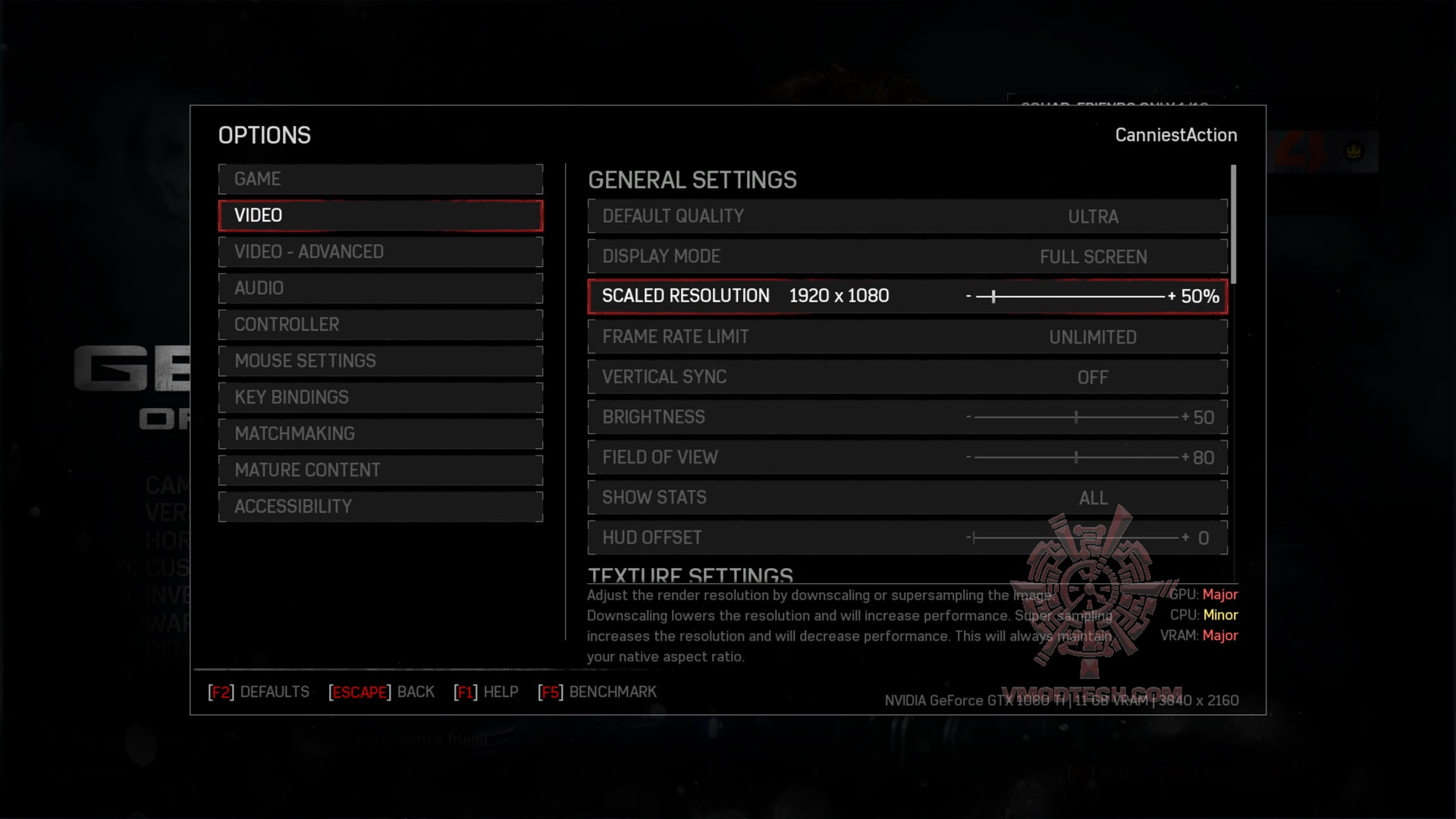Image resolution: width=1456 pixels, height=819 pixels.
Task: Open Mouse Settings
Action: click(x=380, y=361)
